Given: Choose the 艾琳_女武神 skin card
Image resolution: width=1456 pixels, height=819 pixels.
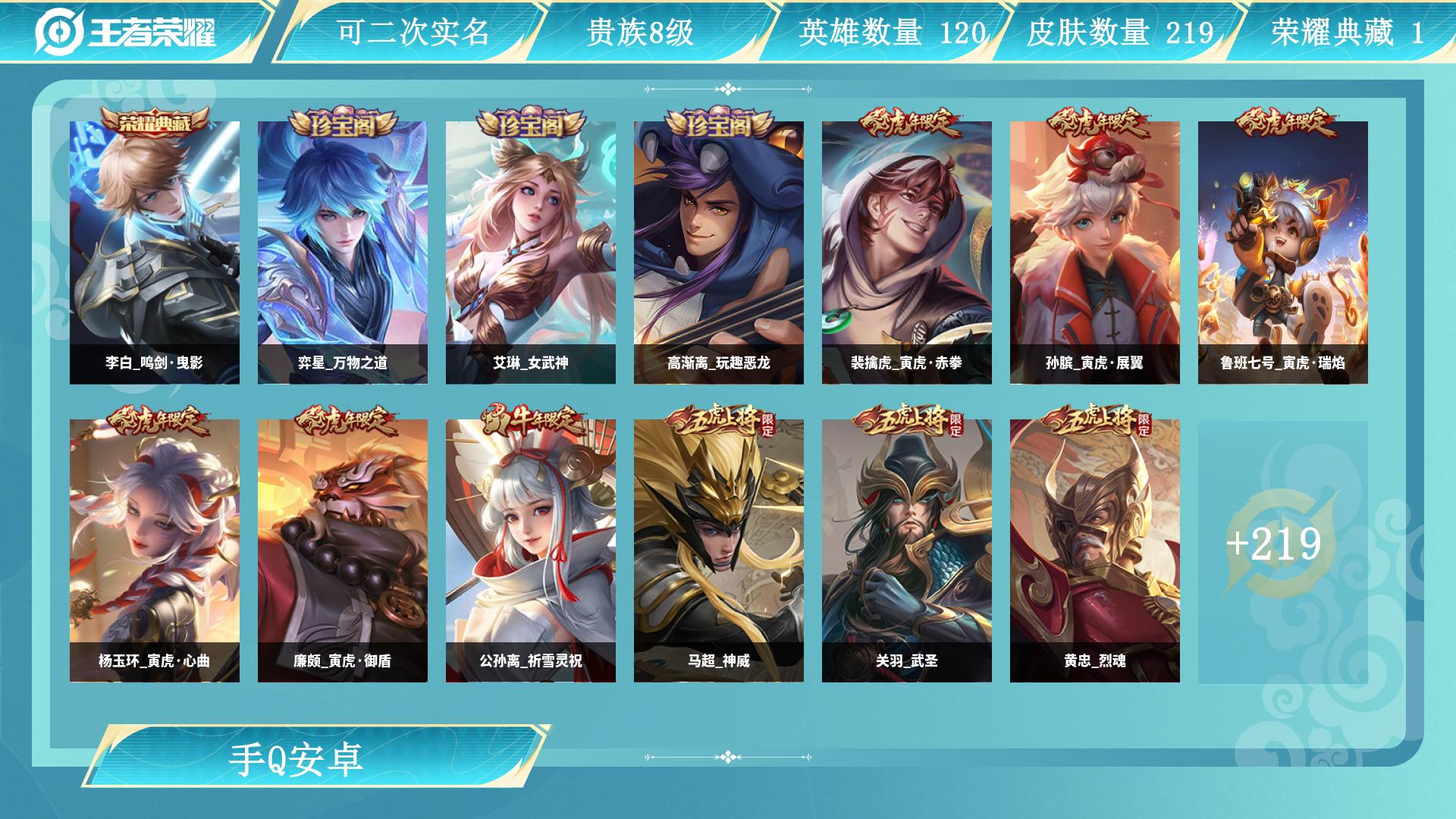Looking at the screenshot, I should click(x=531, y=253).
